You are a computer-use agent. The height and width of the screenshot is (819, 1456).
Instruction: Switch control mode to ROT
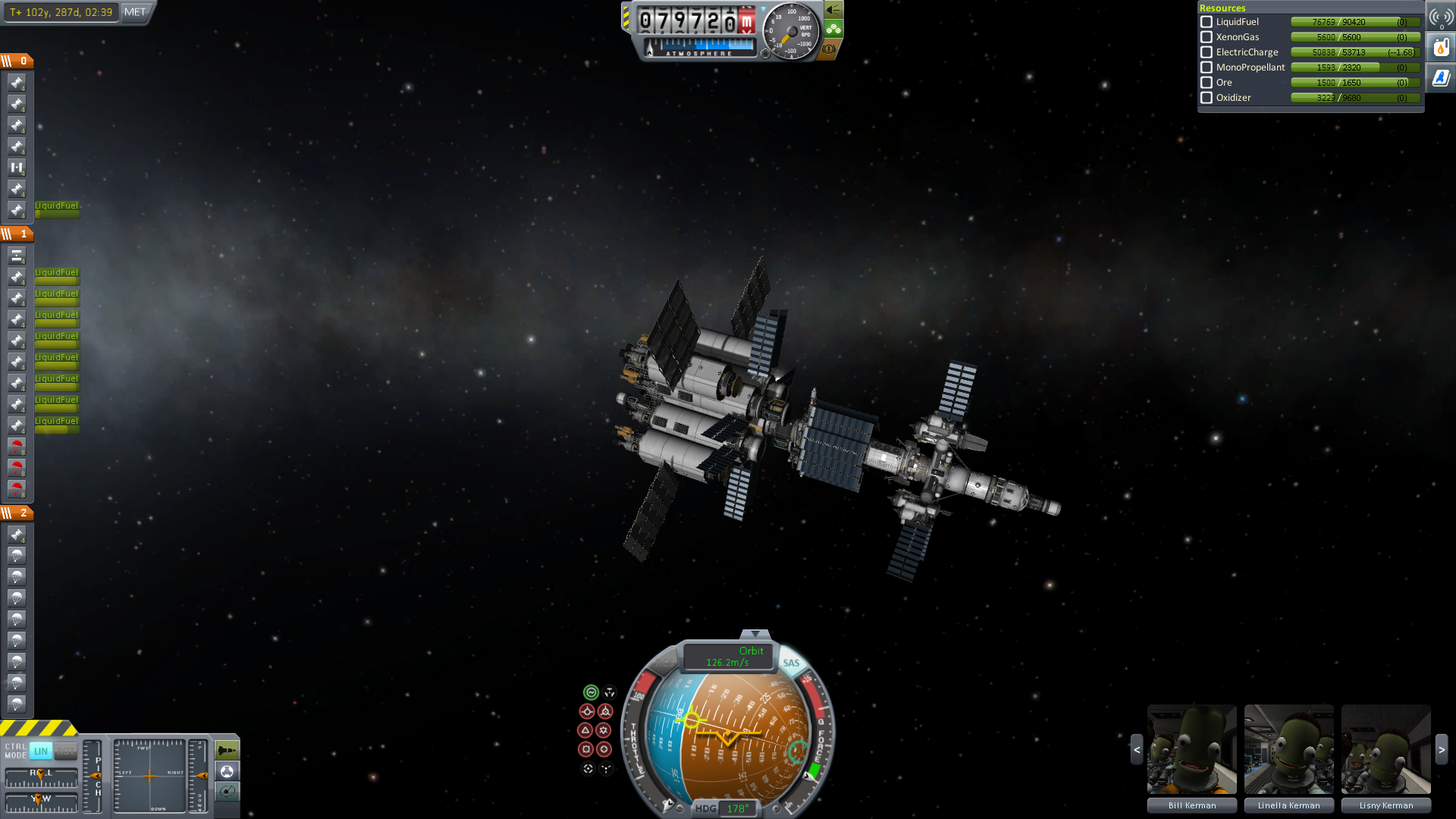pos(66,752)
